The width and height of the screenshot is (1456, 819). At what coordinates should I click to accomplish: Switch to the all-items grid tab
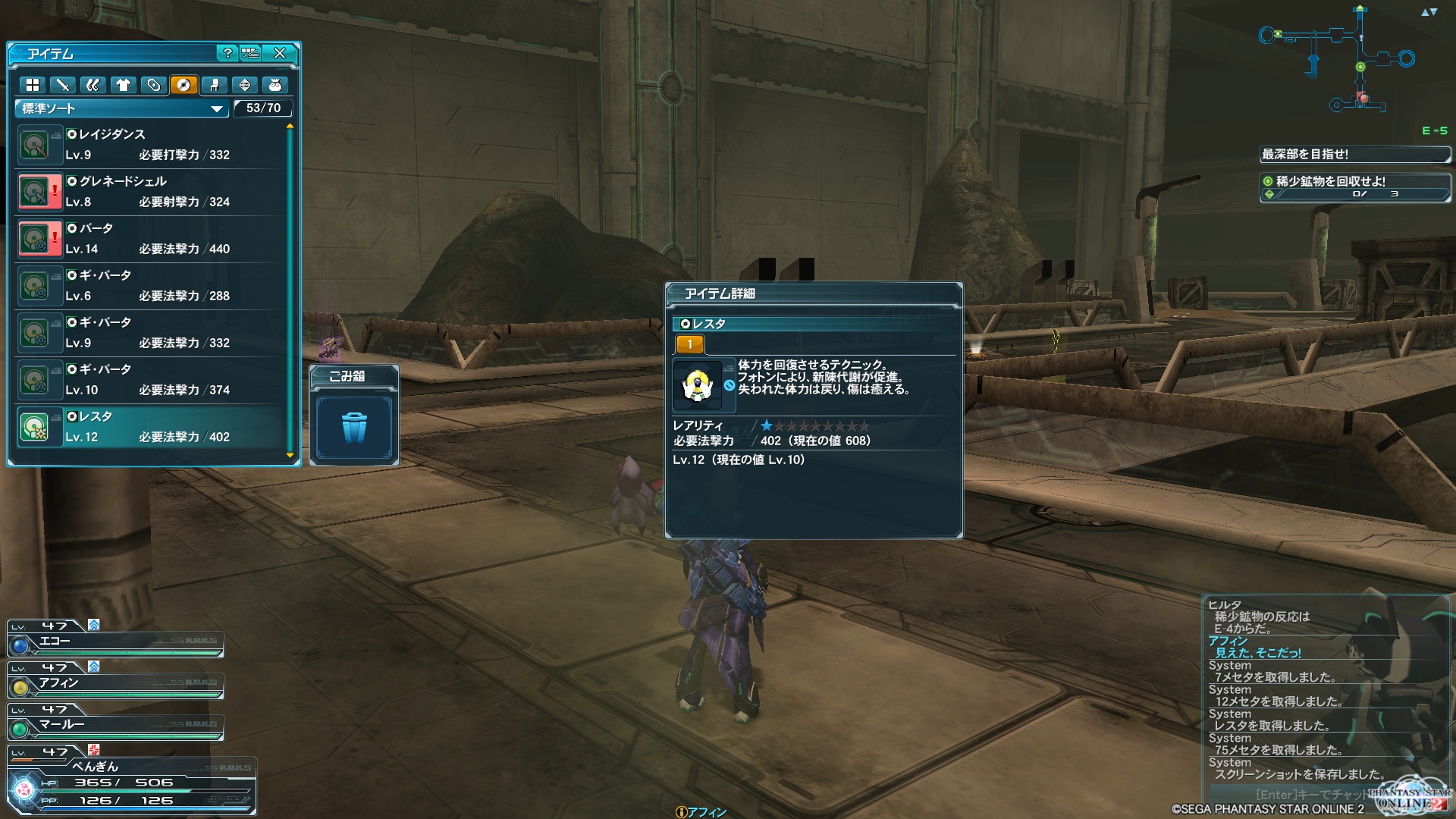[33, 85]
